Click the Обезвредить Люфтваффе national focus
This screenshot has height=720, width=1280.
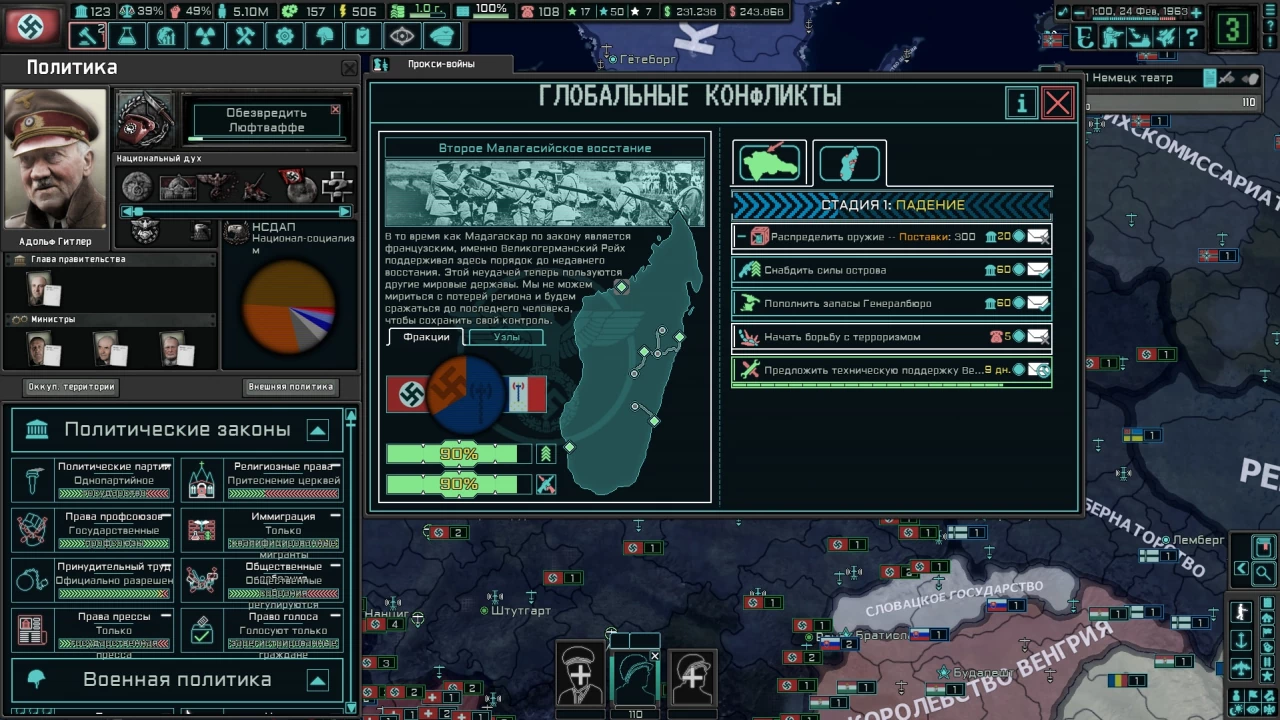[x=266, y=120]
